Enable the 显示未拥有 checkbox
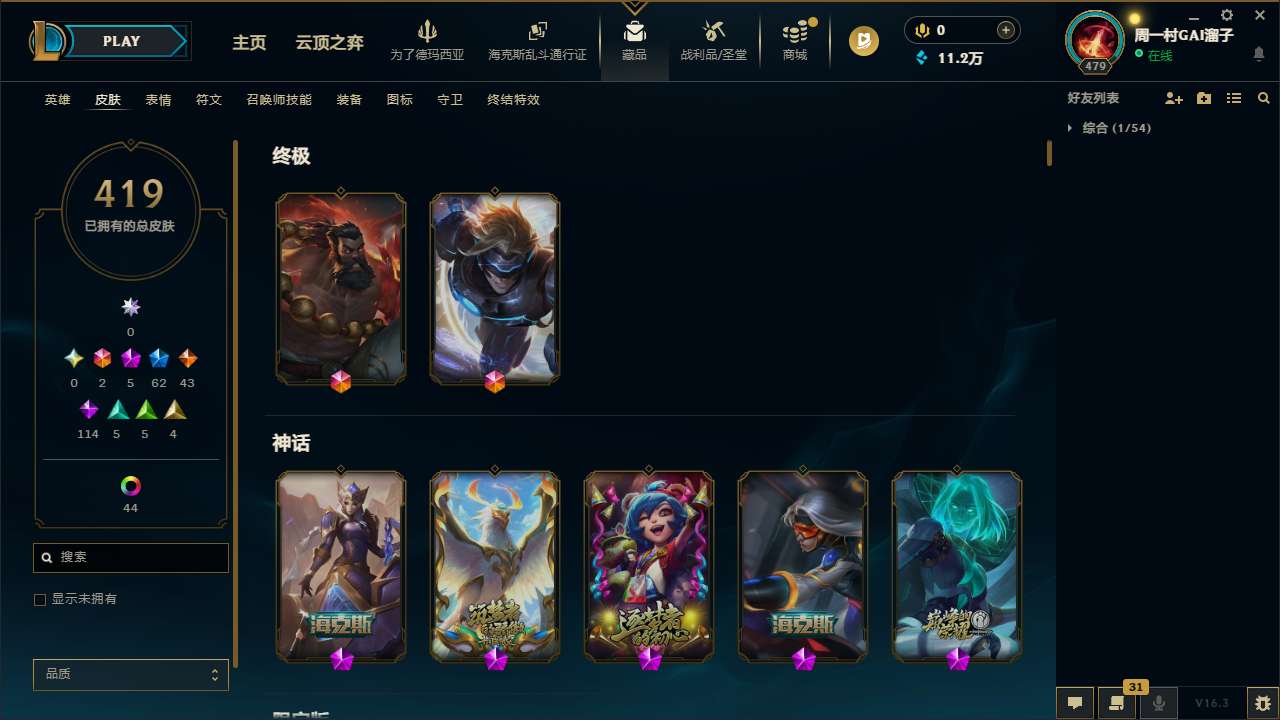The image size is (1280, 720). point(40,599)
